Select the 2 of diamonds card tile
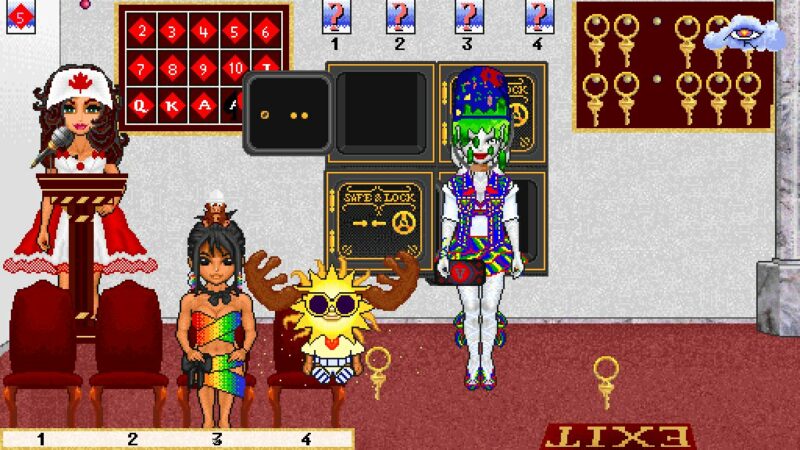Image resolution: width=800 pixels, height=450 pixels. coord(143,31)
